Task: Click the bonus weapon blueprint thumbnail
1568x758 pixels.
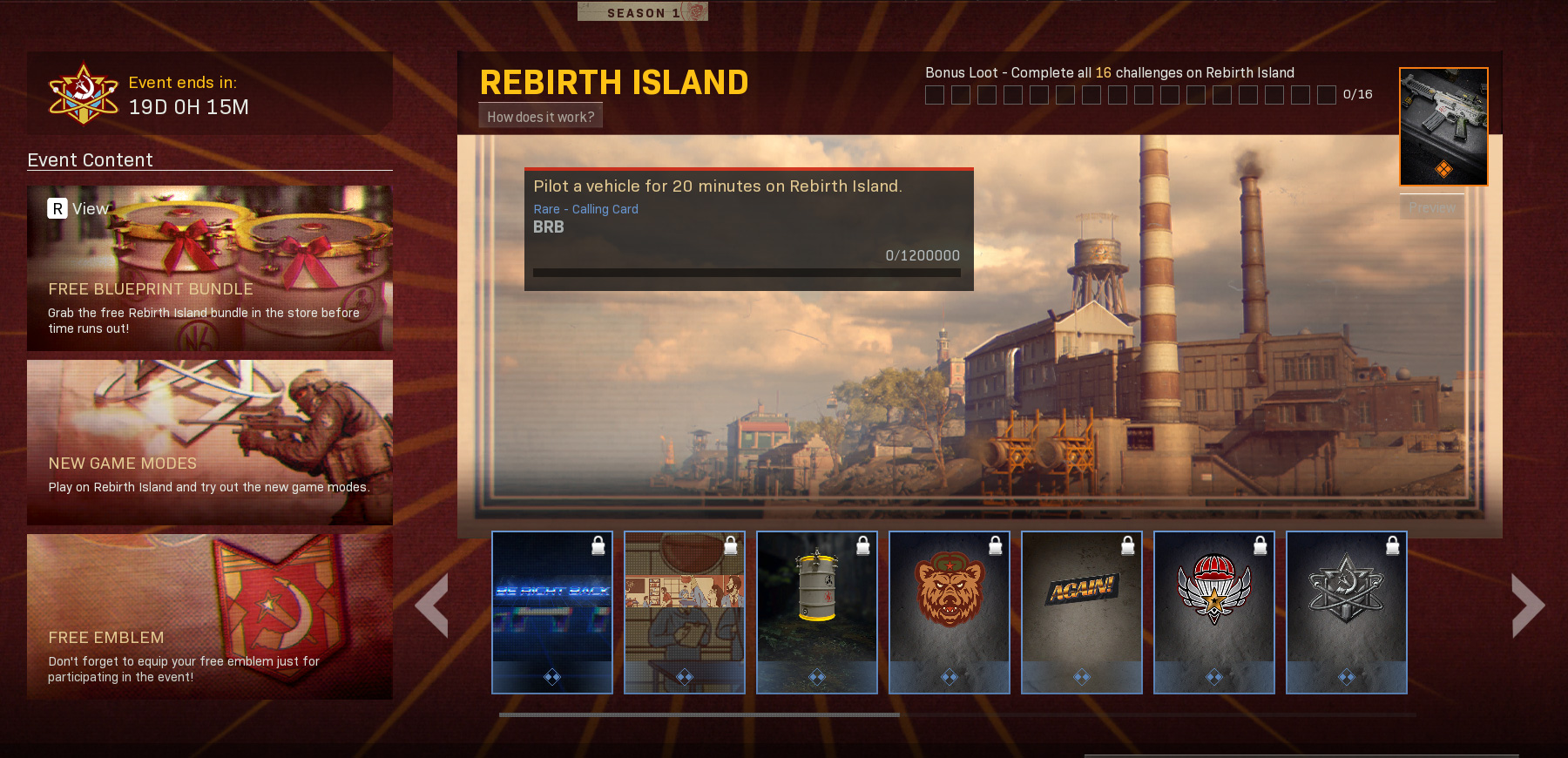Action: (x=1443, y=126)
